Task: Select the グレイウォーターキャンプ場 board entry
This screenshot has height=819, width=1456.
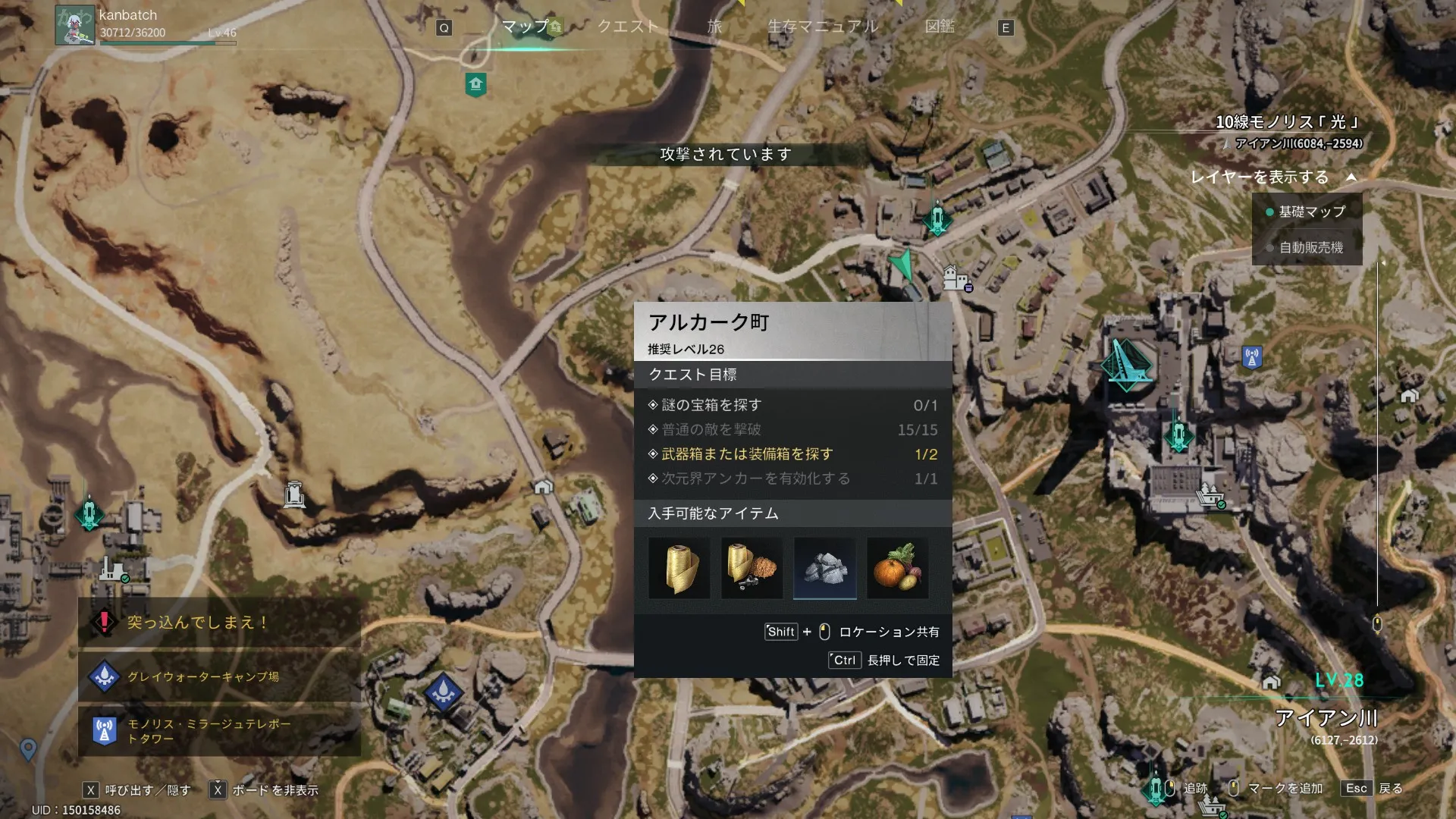Action: (x=203, y=676)
